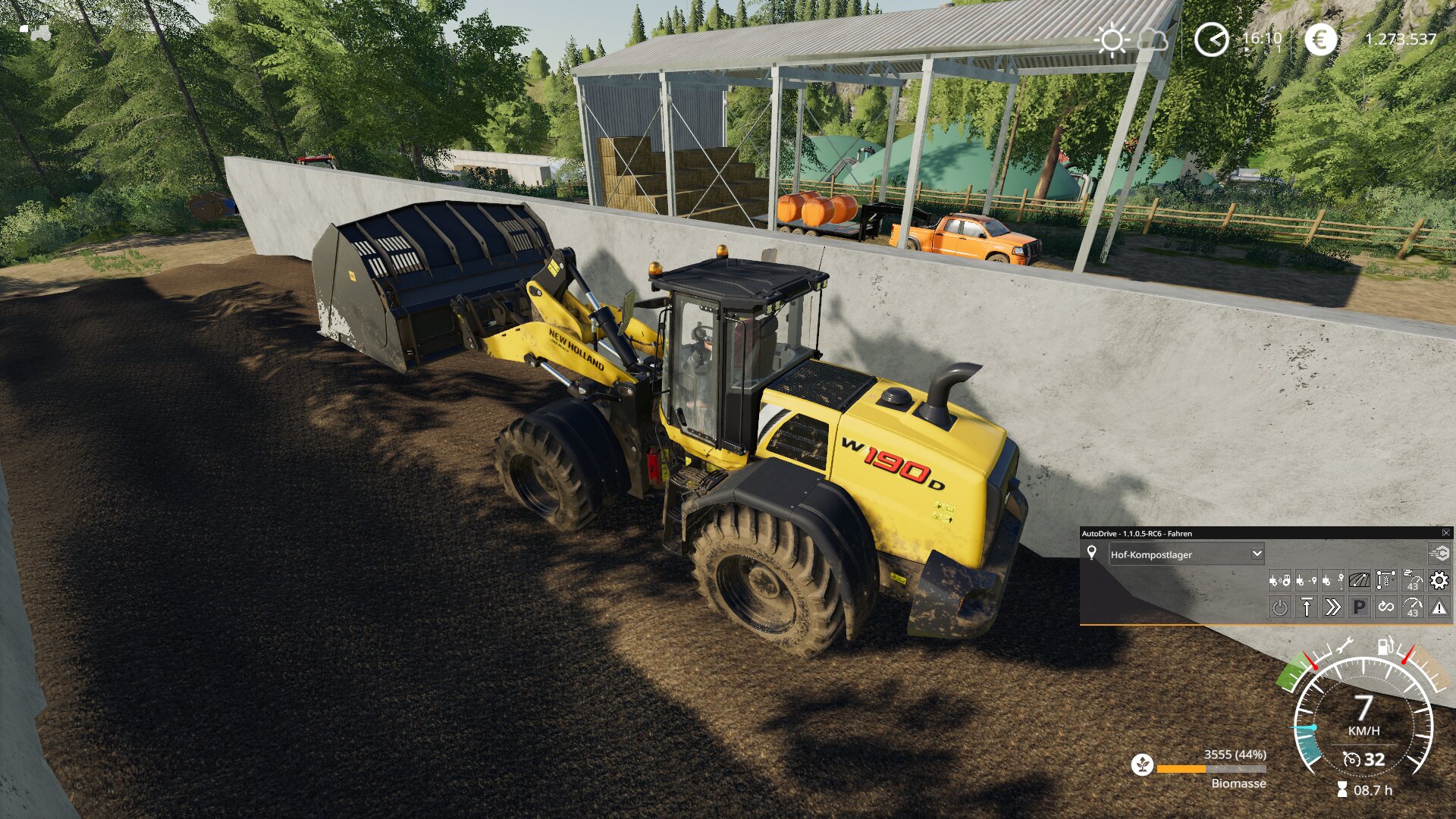Start AutoDrive with the power button
The width and height of the screenshot is (1456, 819).
(1279, 607)
